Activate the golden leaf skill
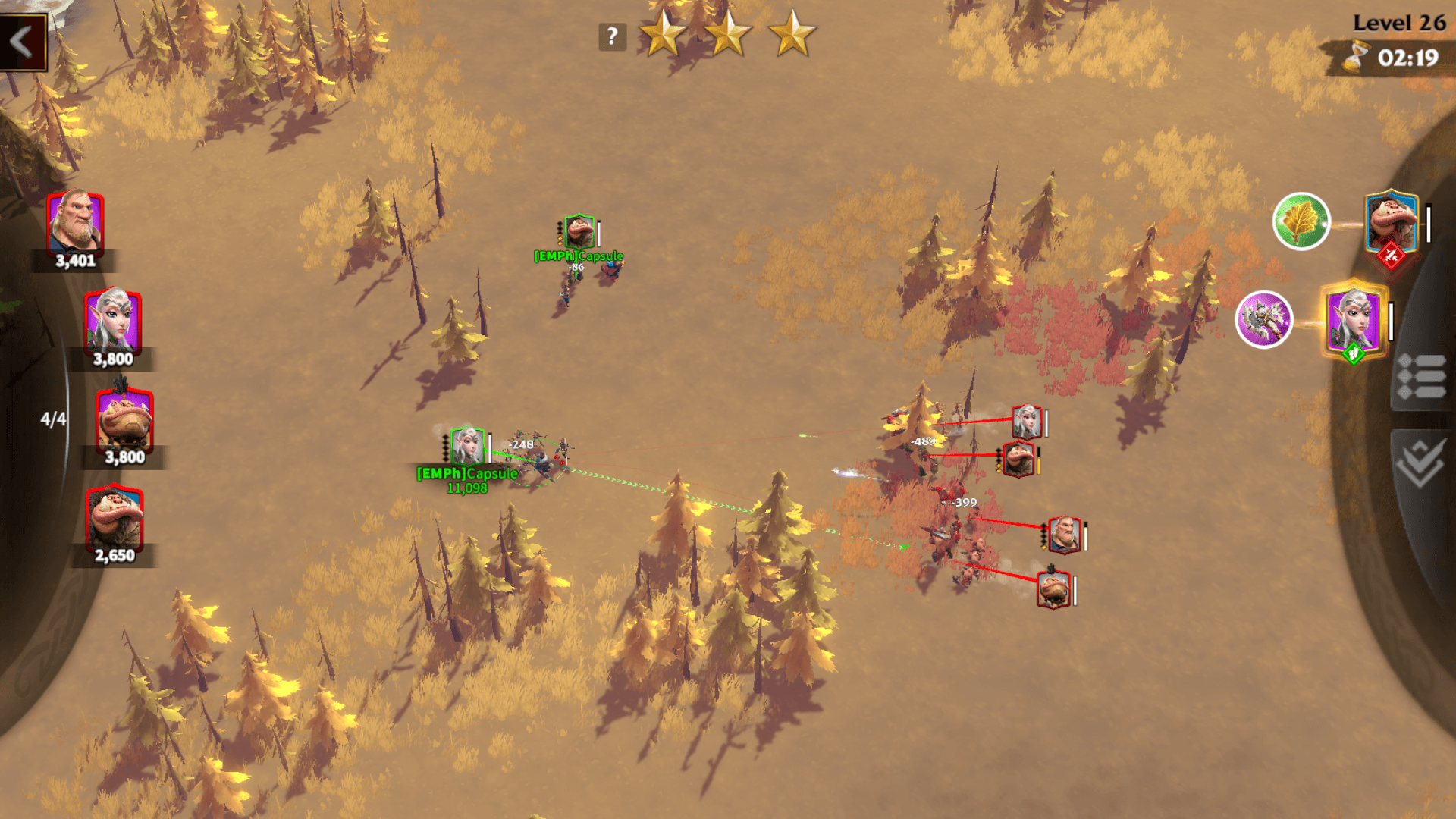This screenshot has height=819, width=1456. coord(1301,221)
